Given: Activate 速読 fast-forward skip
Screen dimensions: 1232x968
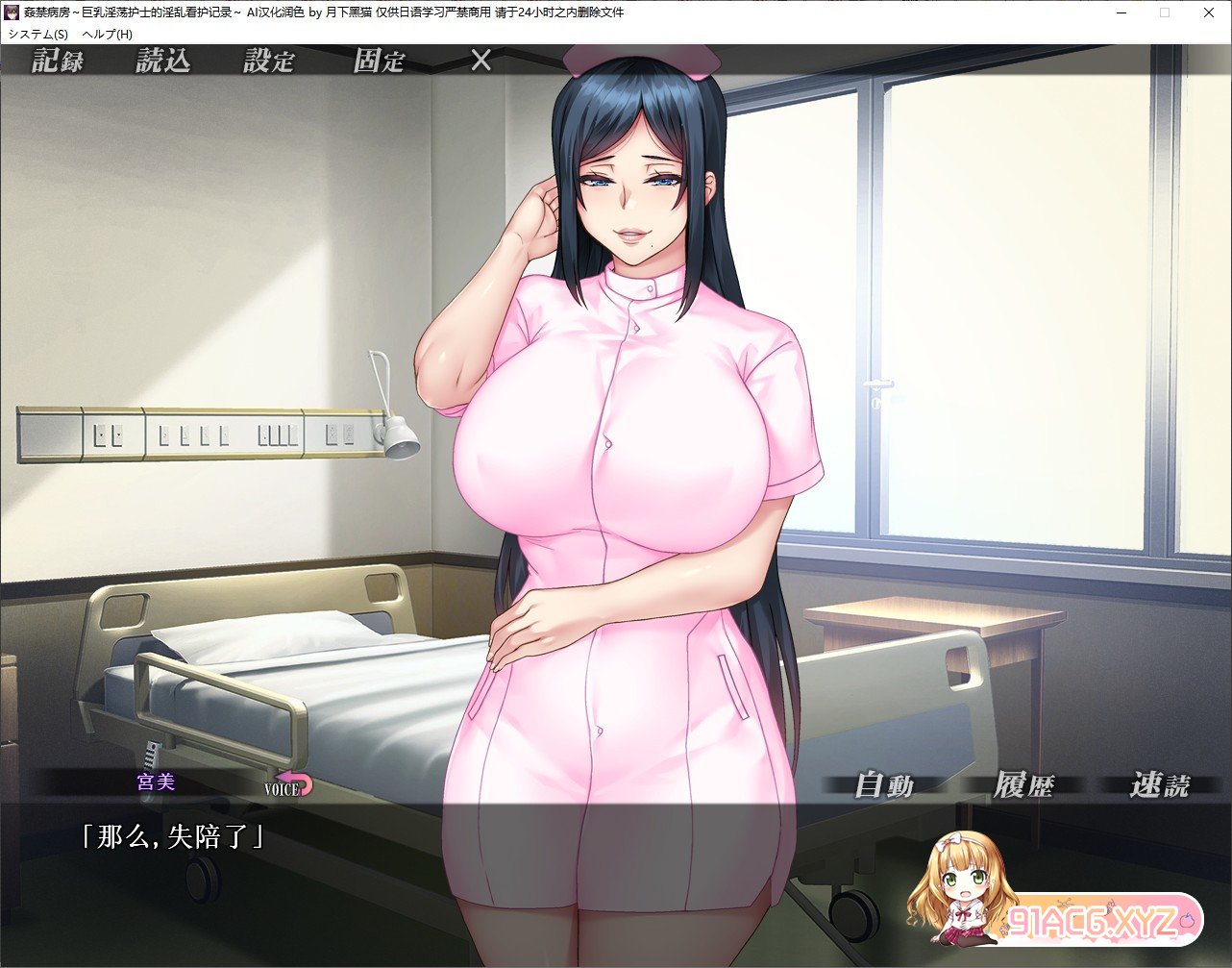Looking at the screenshot, I should 1159,785.
